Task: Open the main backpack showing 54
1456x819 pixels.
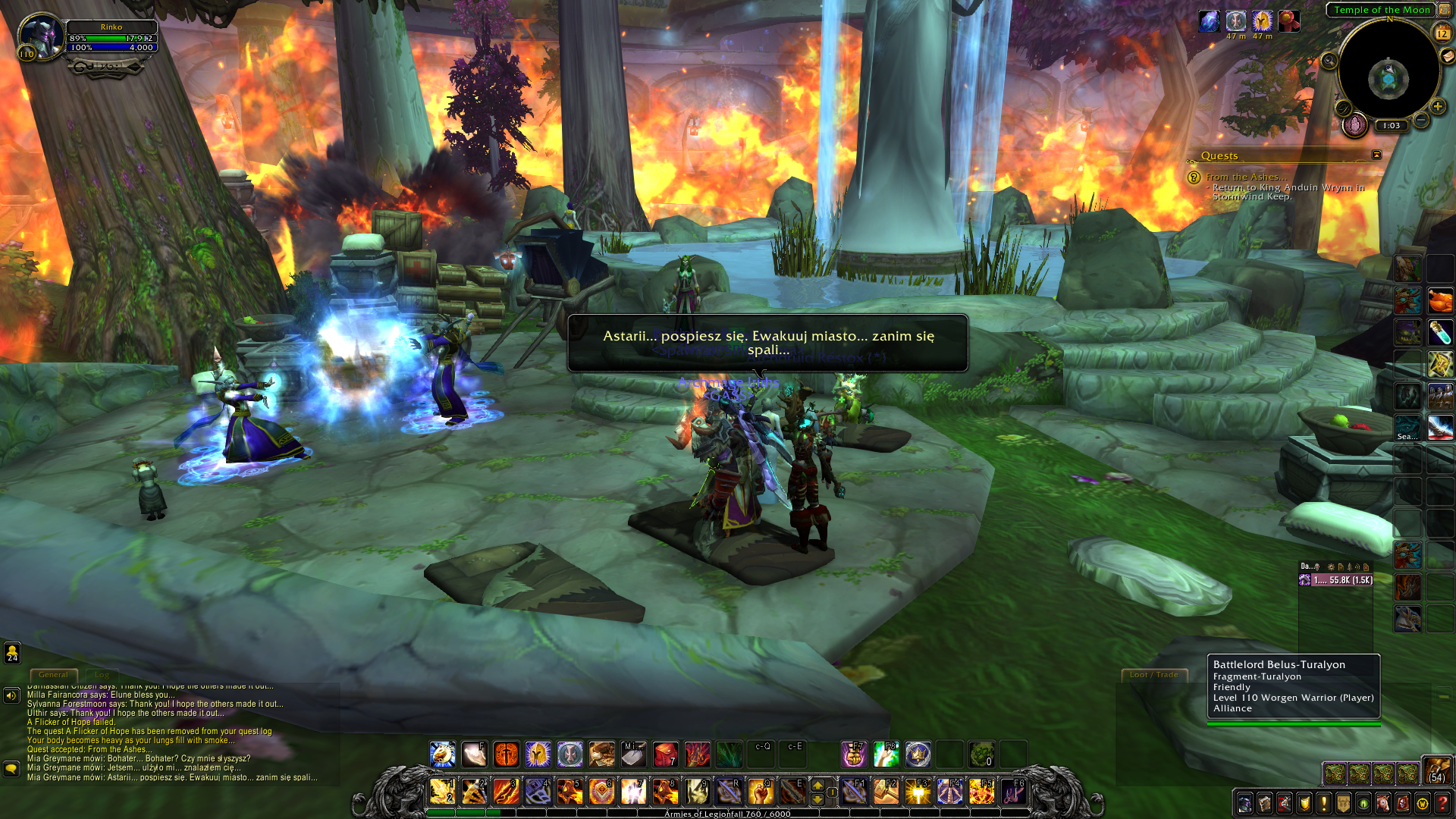Action: (1436, 770)
